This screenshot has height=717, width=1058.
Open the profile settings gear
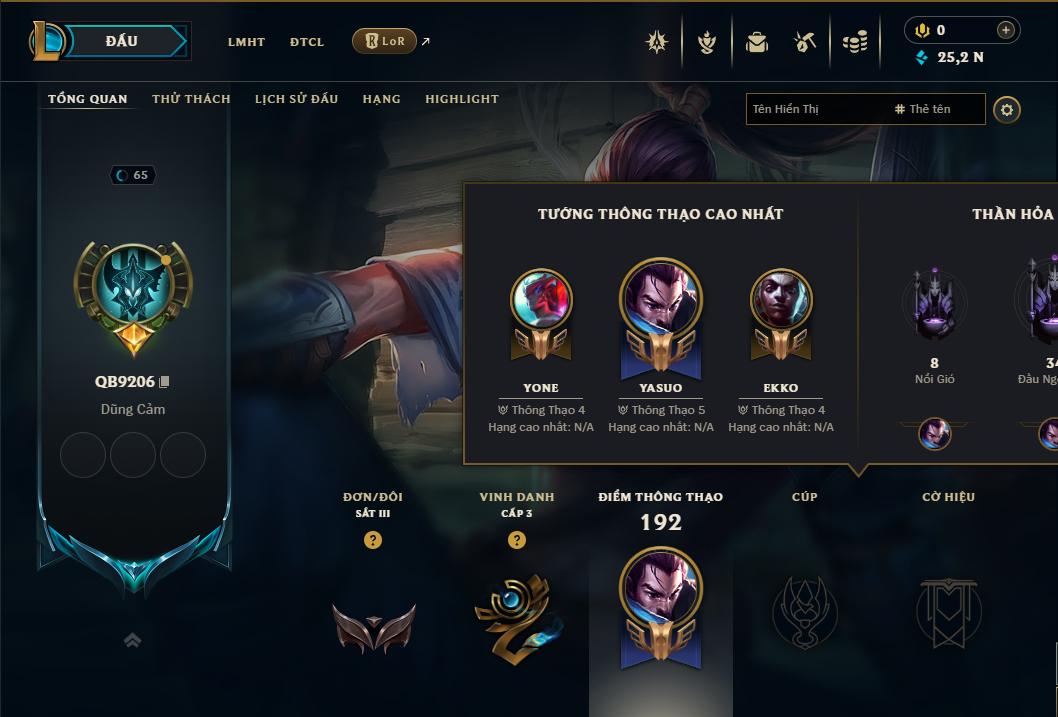tap(1007, 109)
